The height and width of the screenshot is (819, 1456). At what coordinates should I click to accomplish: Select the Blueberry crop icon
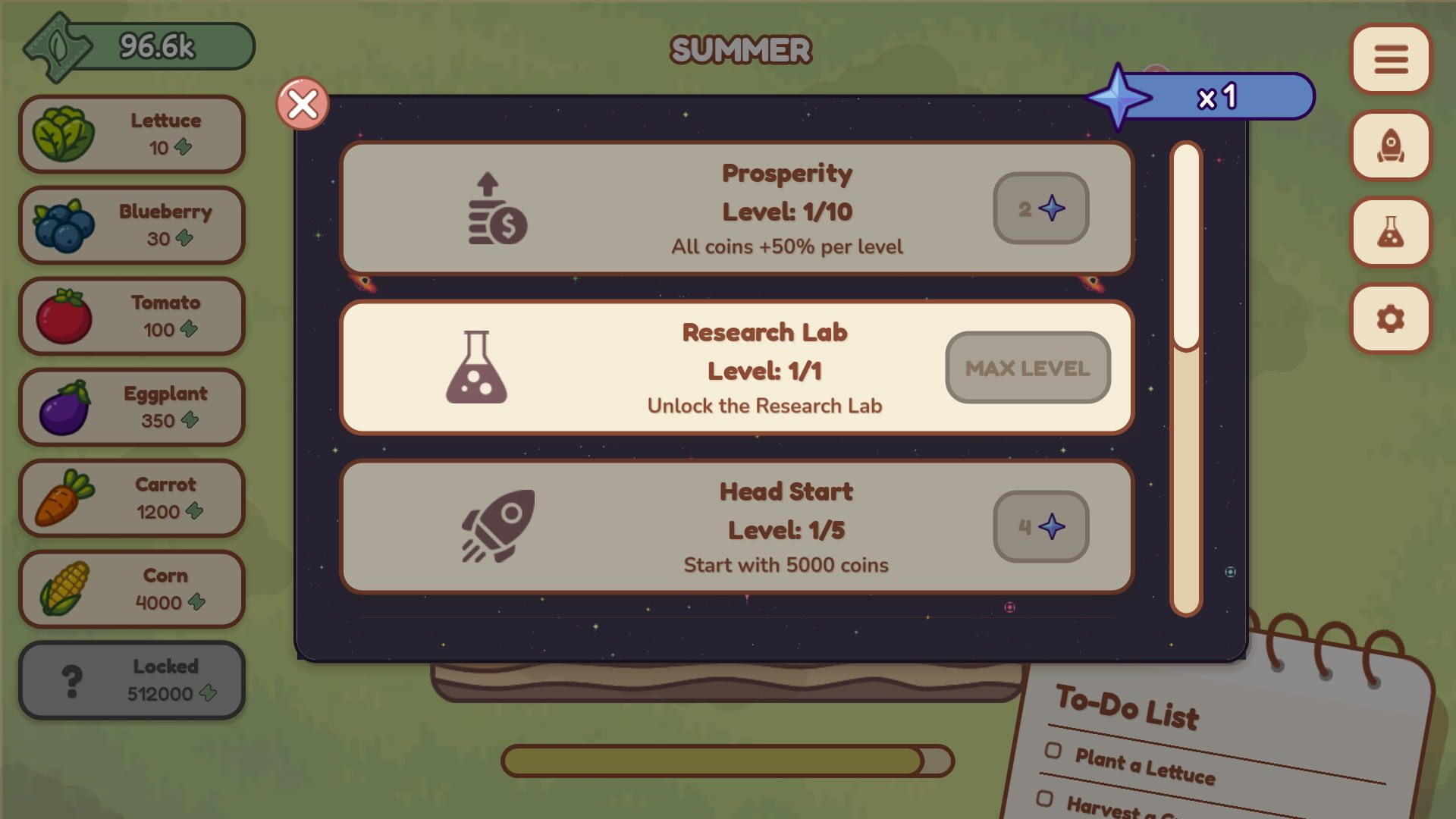tap(64, 224)
